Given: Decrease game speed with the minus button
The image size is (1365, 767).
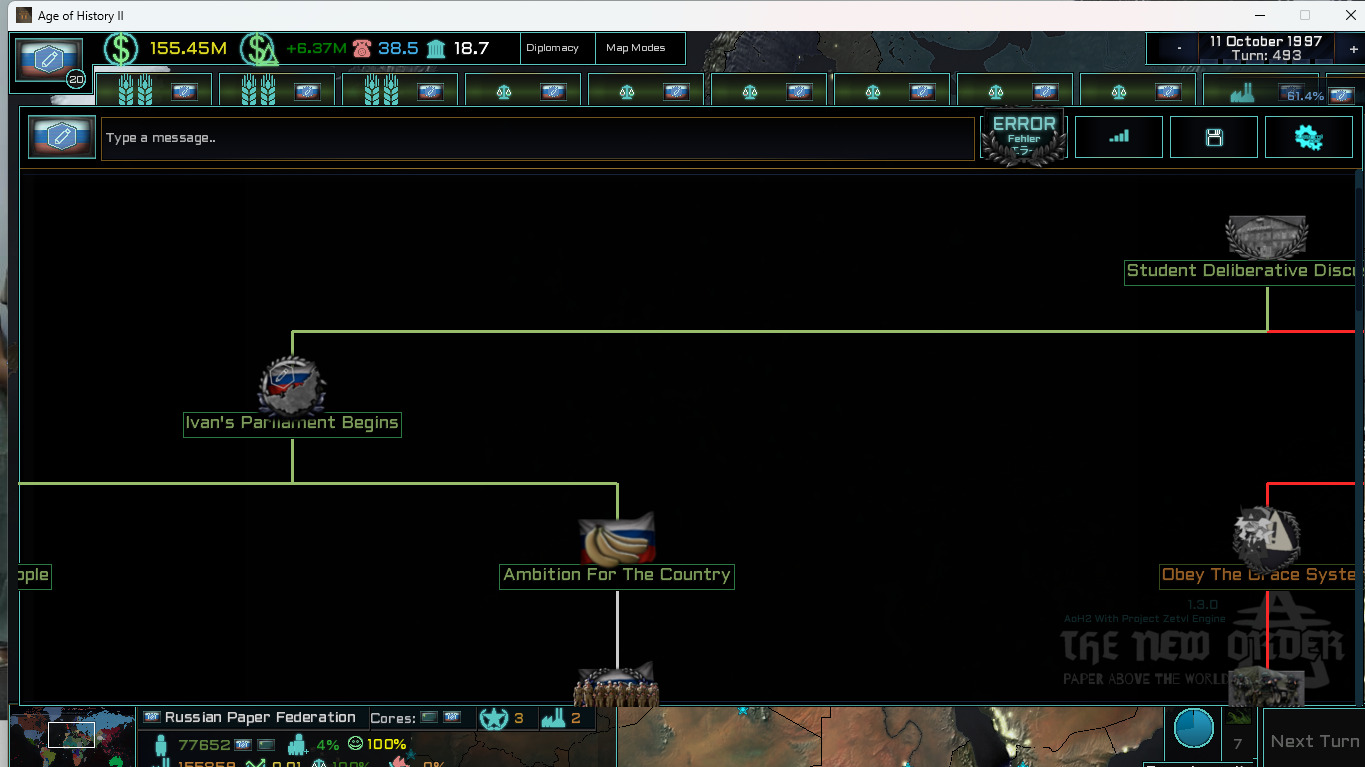Looking at the screenshot, I should point(1180,49).
